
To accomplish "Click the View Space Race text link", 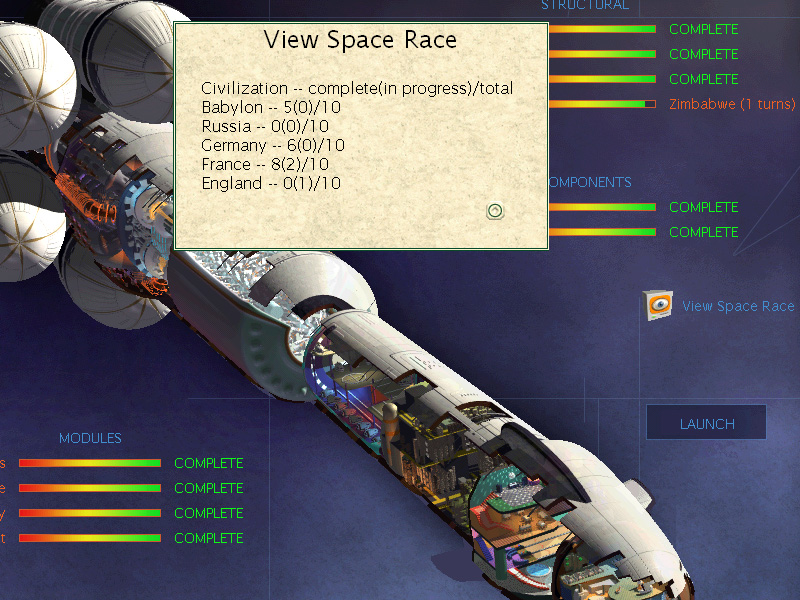I will coord(738,306).
